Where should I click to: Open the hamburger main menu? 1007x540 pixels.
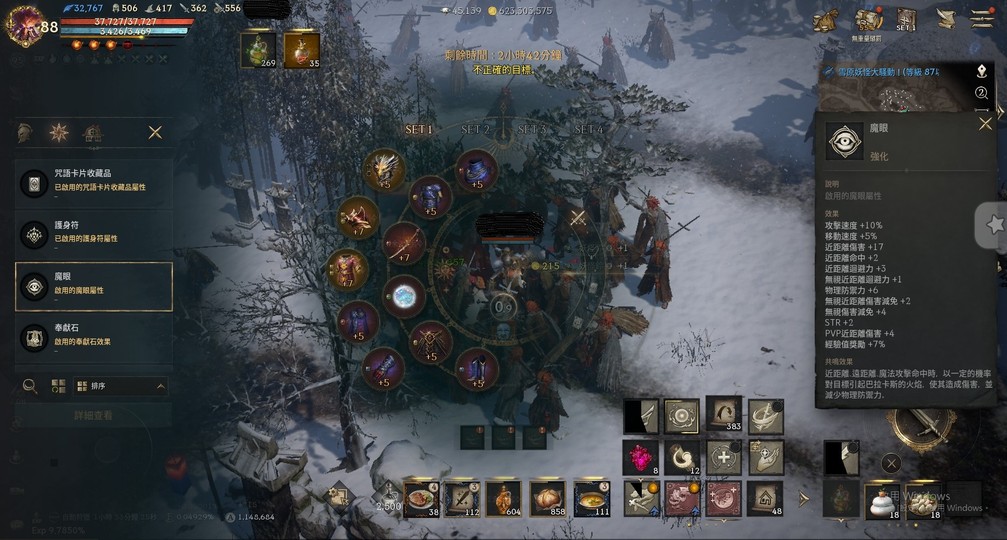pos(981,19)
